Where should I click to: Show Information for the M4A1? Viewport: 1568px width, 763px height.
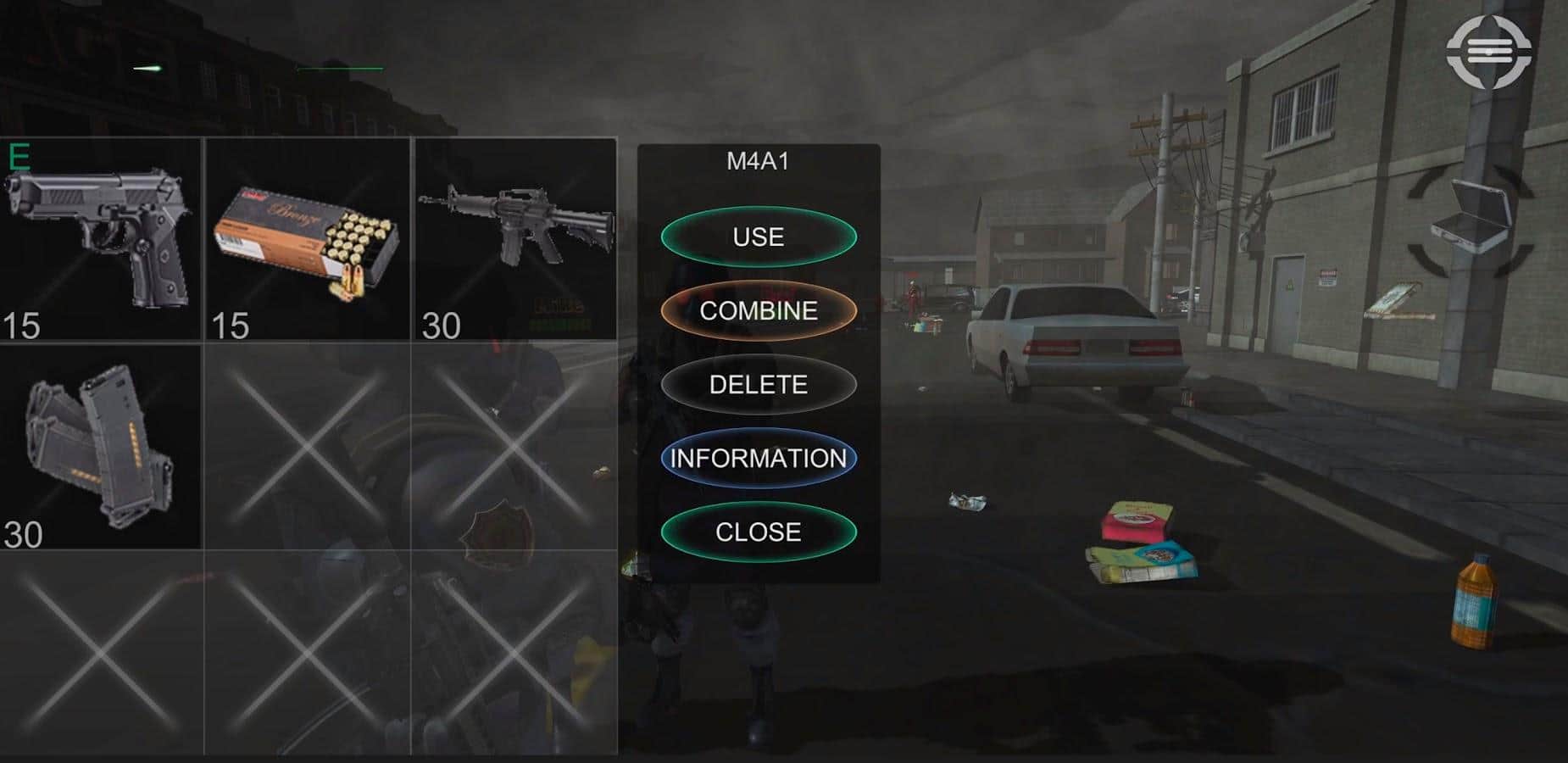759,458
